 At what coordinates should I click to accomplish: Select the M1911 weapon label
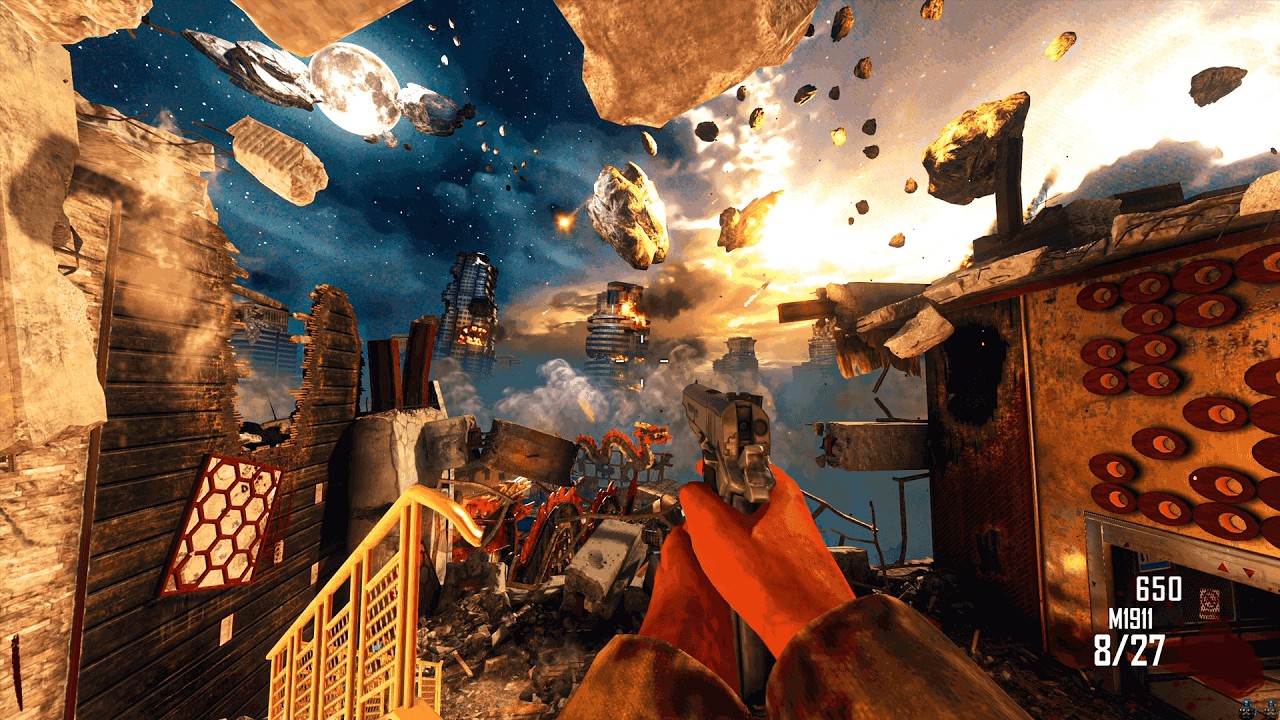coord(1130,619)
